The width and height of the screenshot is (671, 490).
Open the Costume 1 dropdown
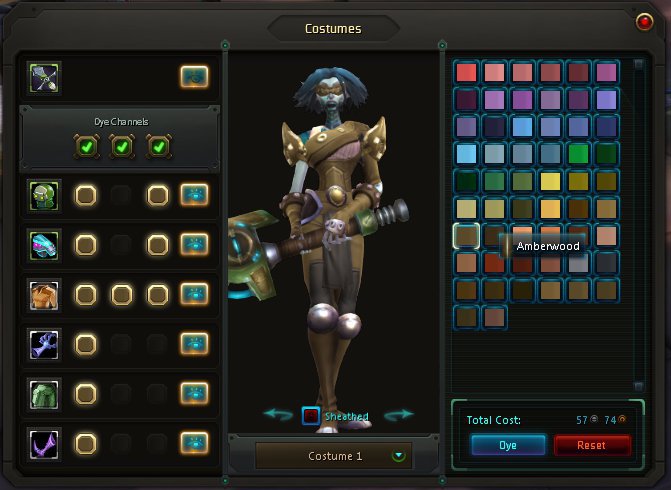(399, 456)
